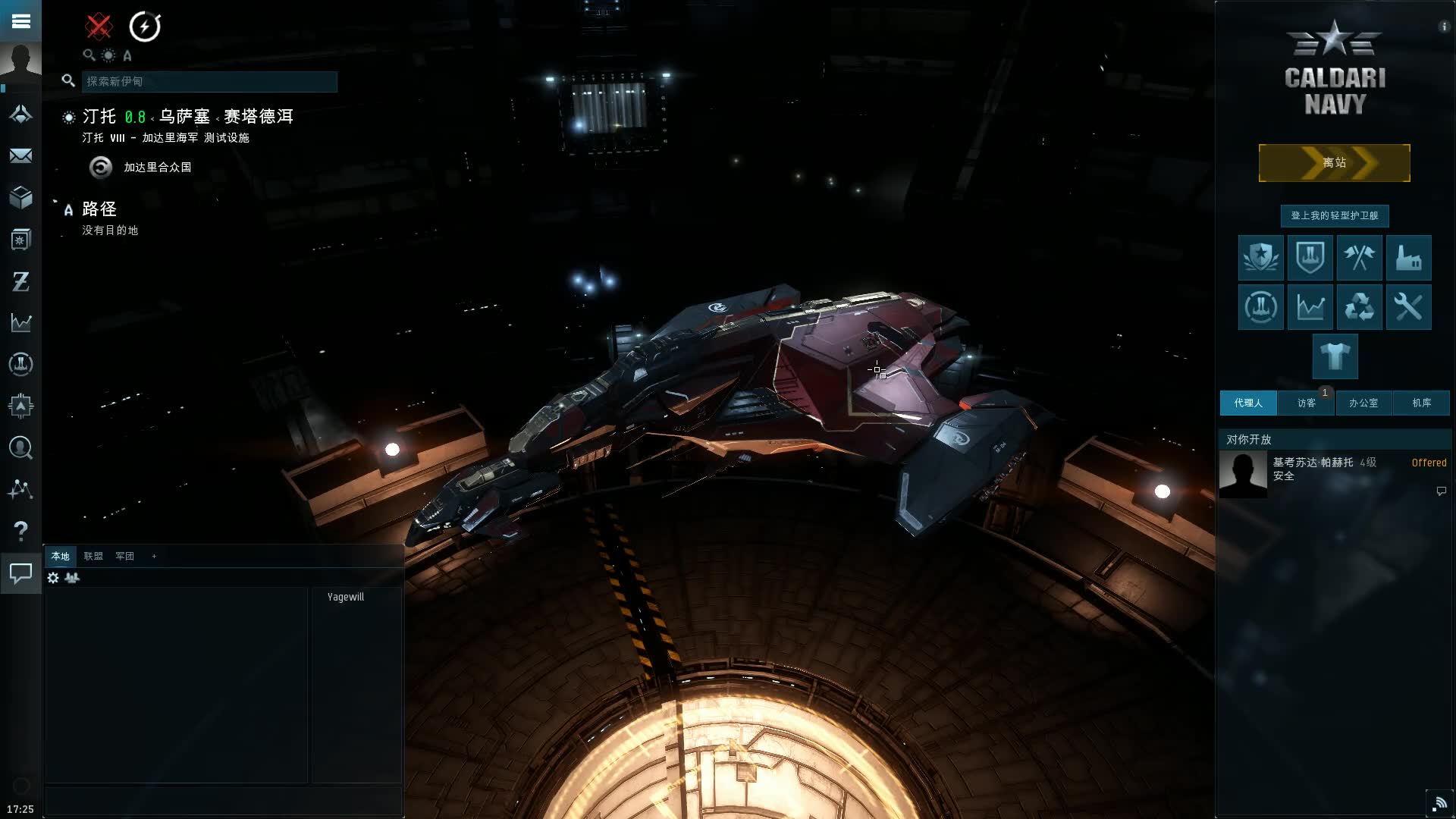Open the 机库 hangar tab

click(x=1421, y=403)
